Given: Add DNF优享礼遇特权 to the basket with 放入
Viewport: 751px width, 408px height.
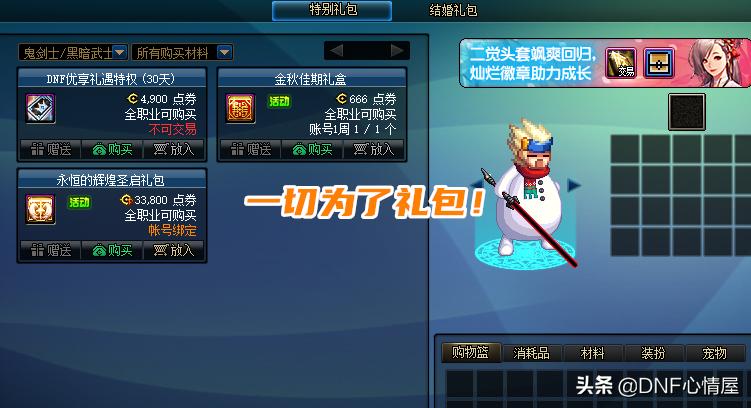Looking at the screenshot, I should (x=174, y=149).
